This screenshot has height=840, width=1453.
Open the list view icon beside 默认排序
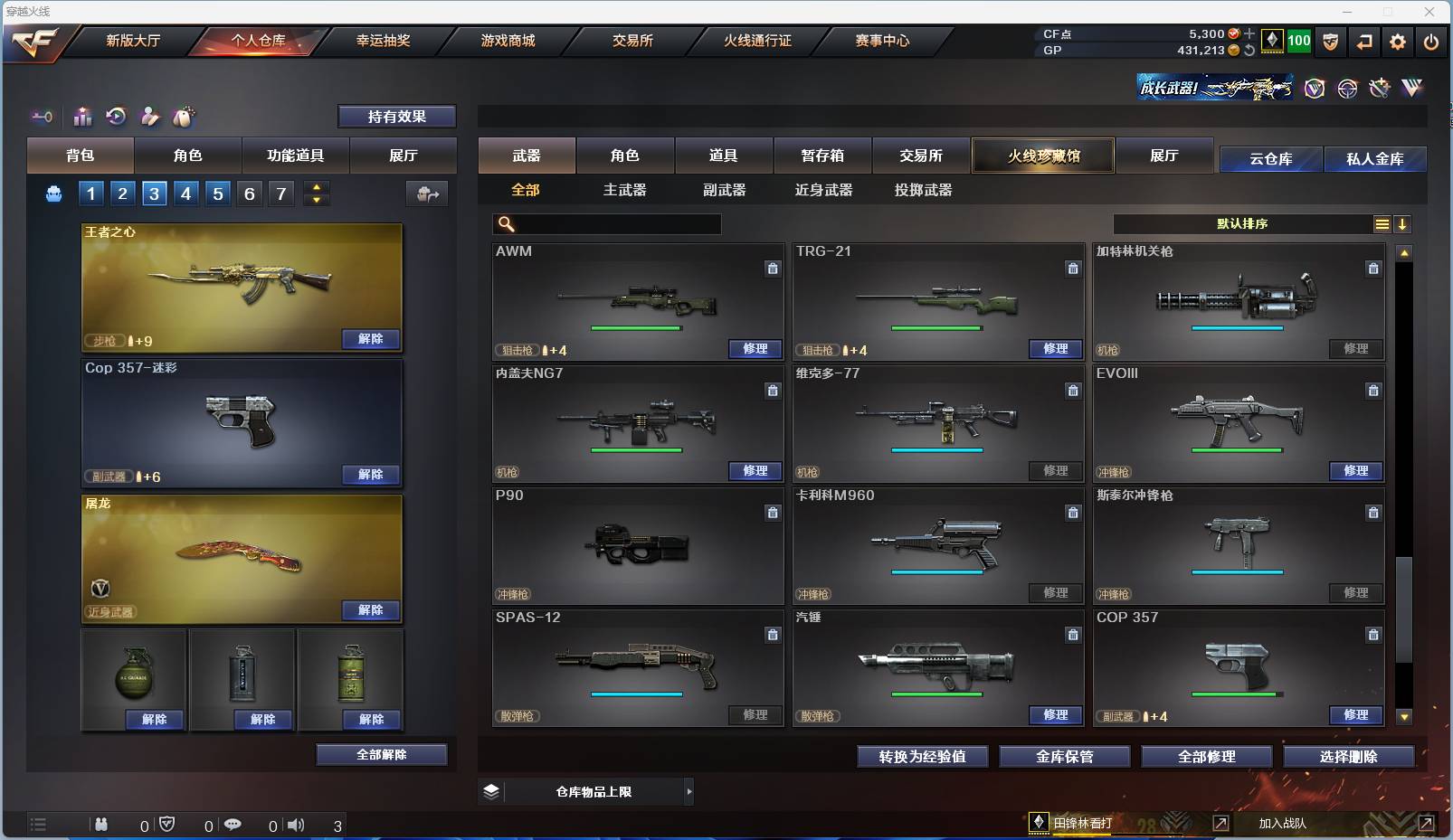[x=1382, y=223]
